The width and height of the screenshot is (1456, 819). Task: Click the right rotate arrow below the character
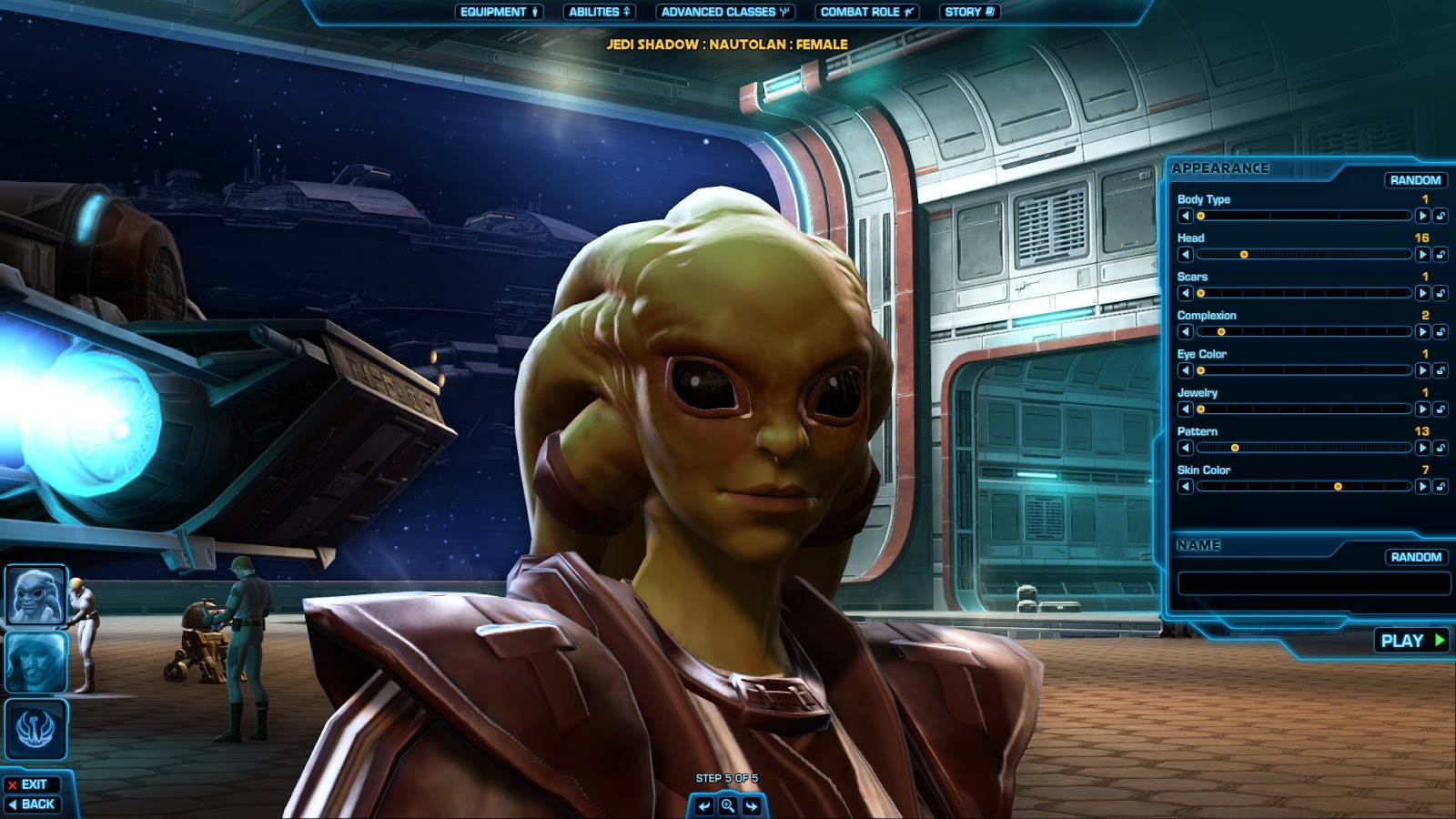pyautogui.click(x=753, y=807)
